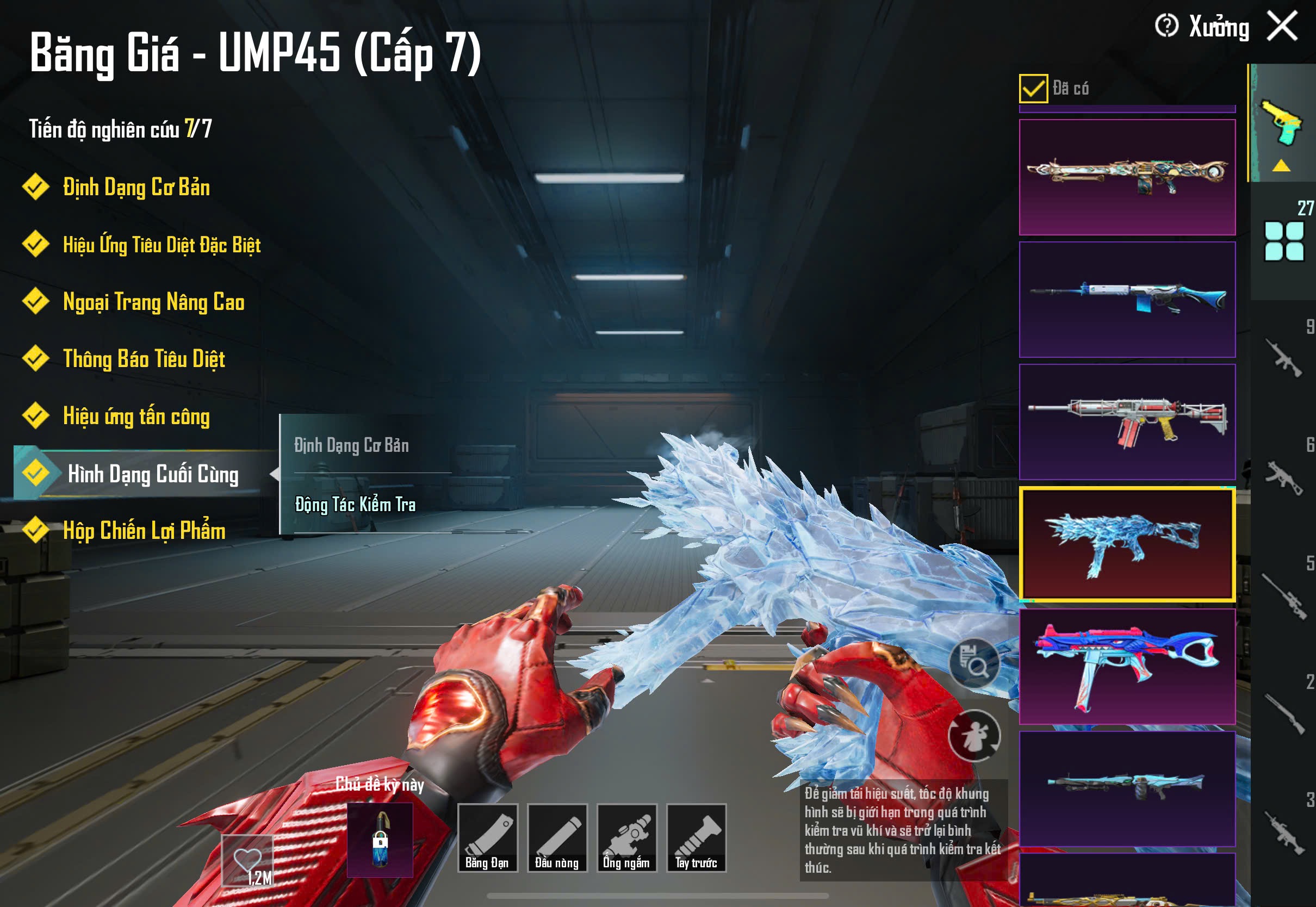The image size is (1316, 907).
Task: Select the Tay trước foregrip attachment slot
Action: [x=696, y=837]
